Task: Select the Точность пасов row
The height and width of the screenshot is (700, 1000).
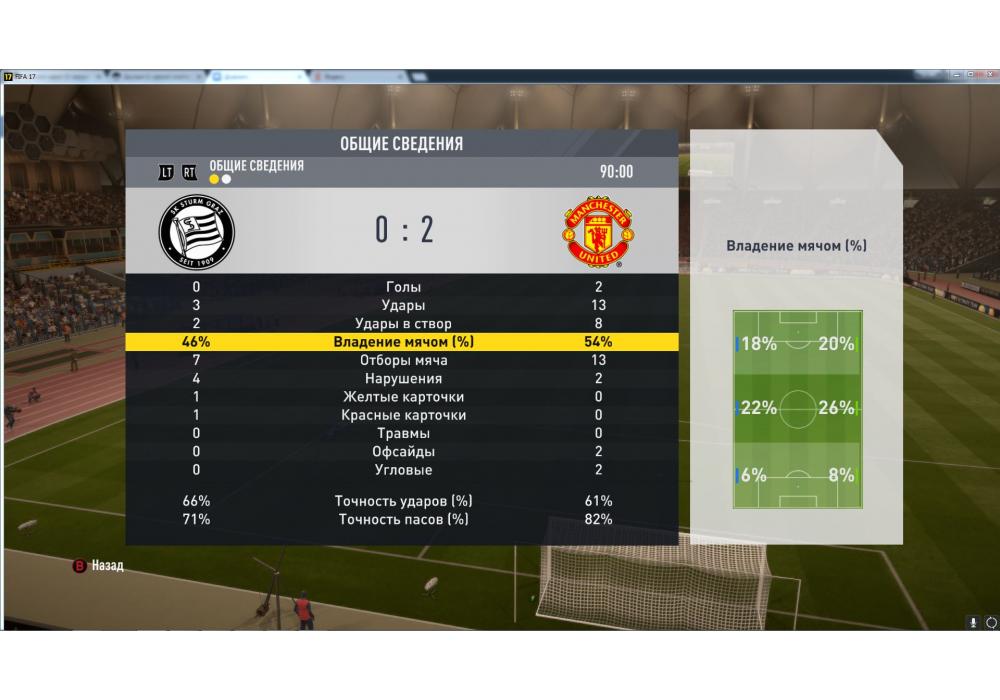Action: click(403, 519)
